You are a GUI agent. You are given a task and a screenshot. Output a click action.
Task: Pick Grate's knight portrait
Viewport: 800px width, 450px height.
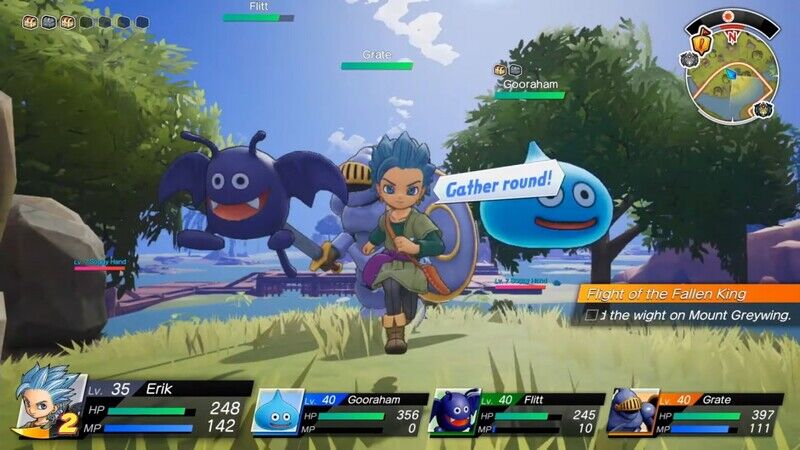(631, 411)
